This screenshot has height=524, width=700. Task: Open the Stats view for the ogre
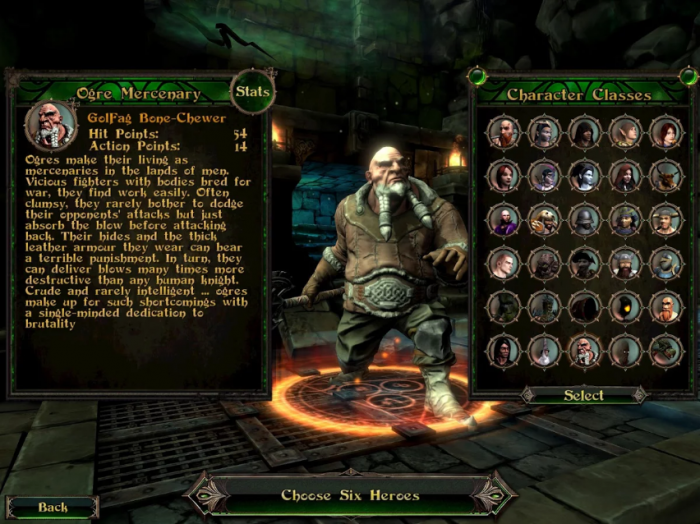[x=253, y=93]
